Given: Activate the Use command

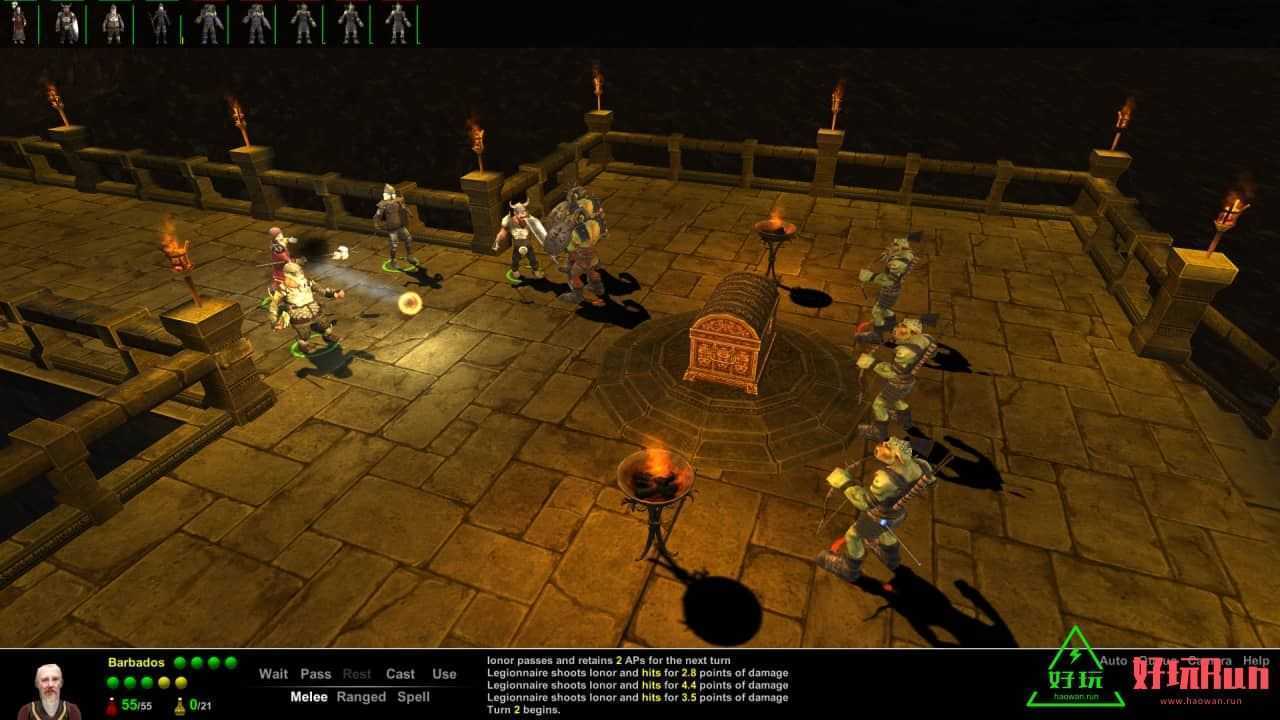Looking at the screenshot, I should click(444, 674).
